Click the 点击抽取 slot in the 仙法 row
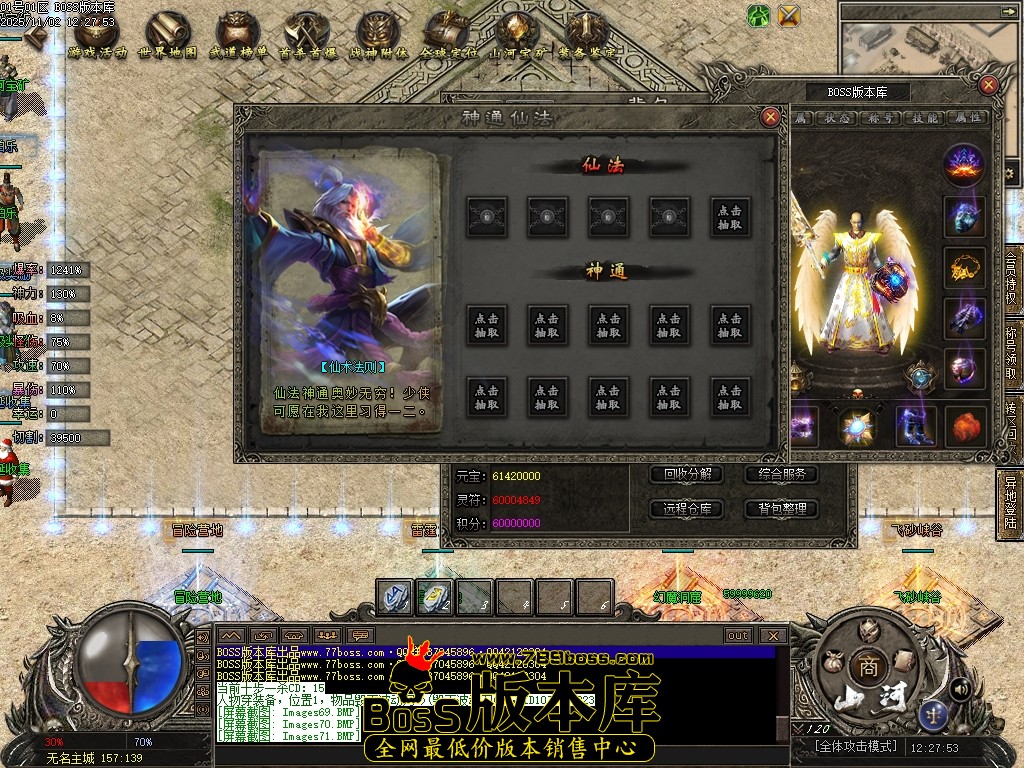 tap(731, 217)
